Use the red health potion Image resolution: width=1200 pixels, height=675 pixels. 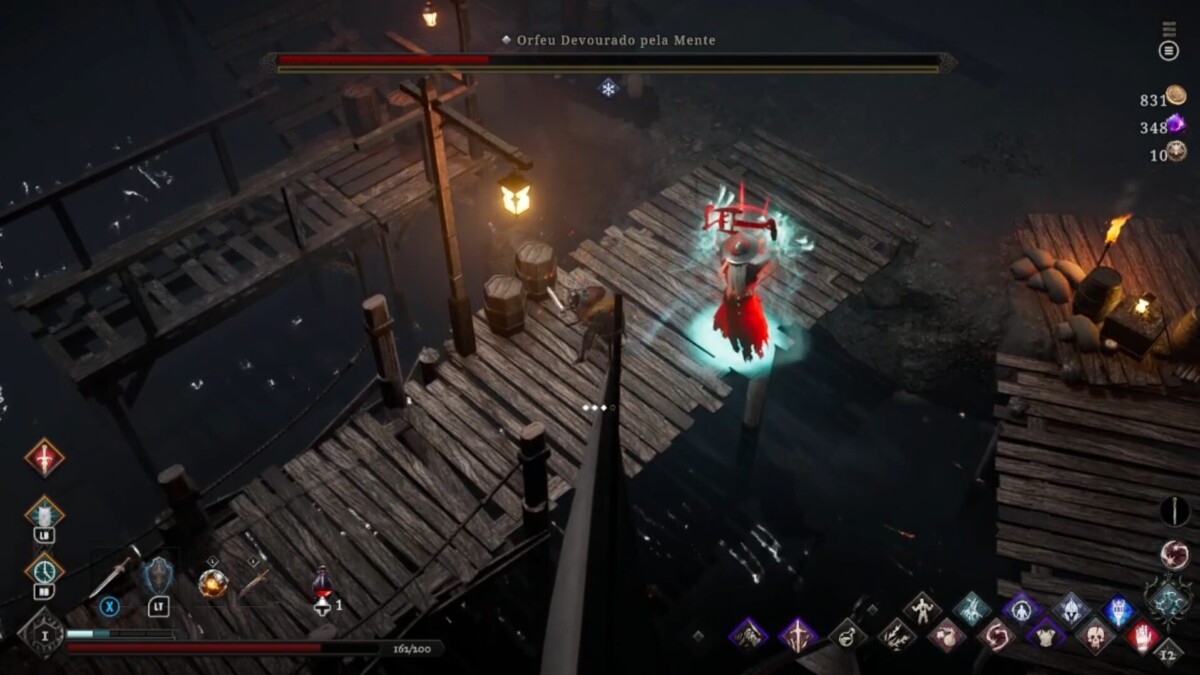pos(323,582)
